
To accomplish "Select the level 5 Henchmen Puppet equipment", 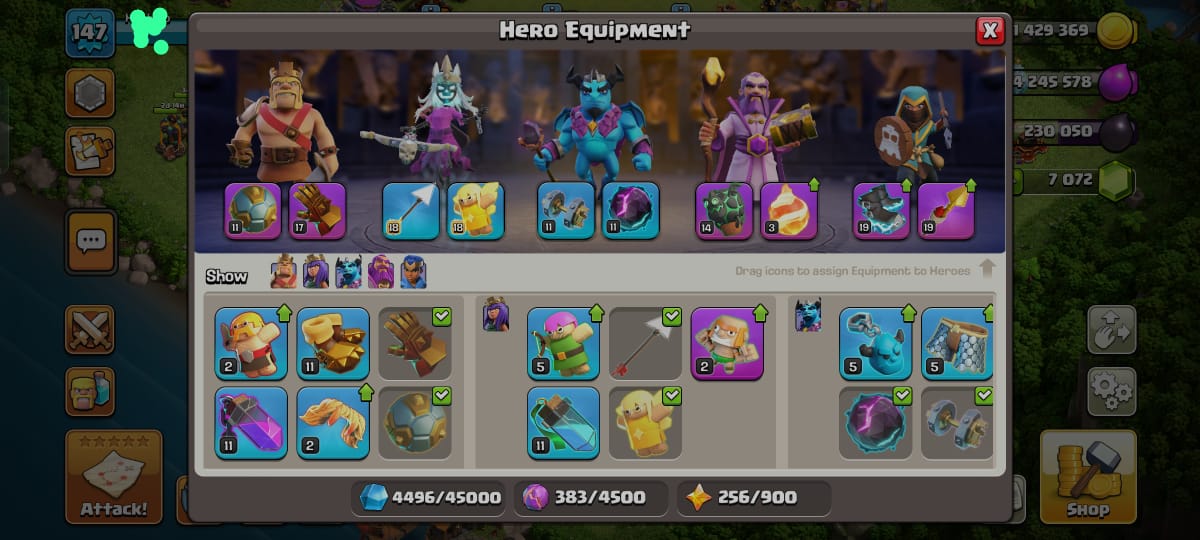I will point(875,343).
